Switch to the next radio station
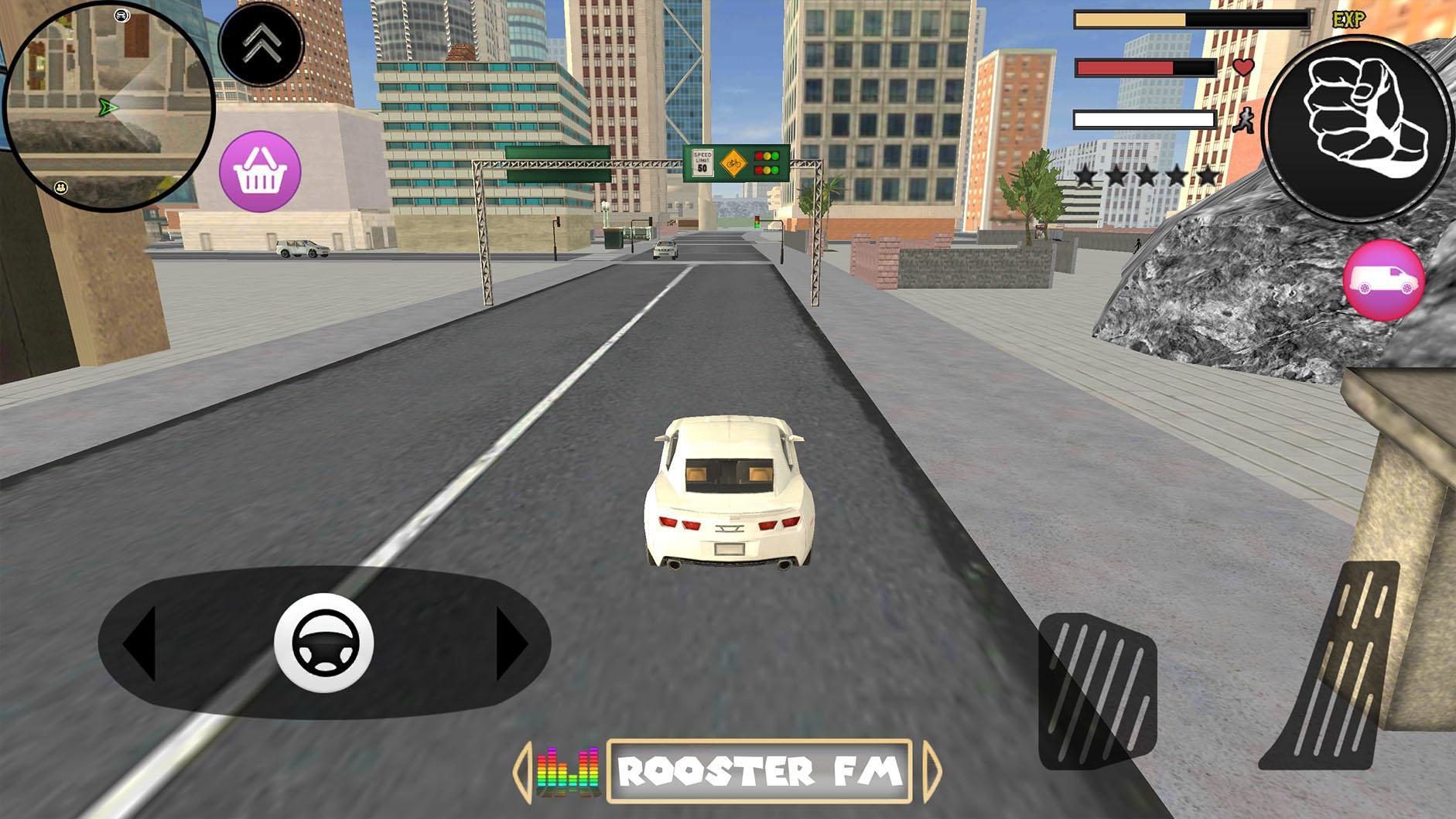Image resolution: width=1456 pixels, height=819 pixels. point(932,770)
